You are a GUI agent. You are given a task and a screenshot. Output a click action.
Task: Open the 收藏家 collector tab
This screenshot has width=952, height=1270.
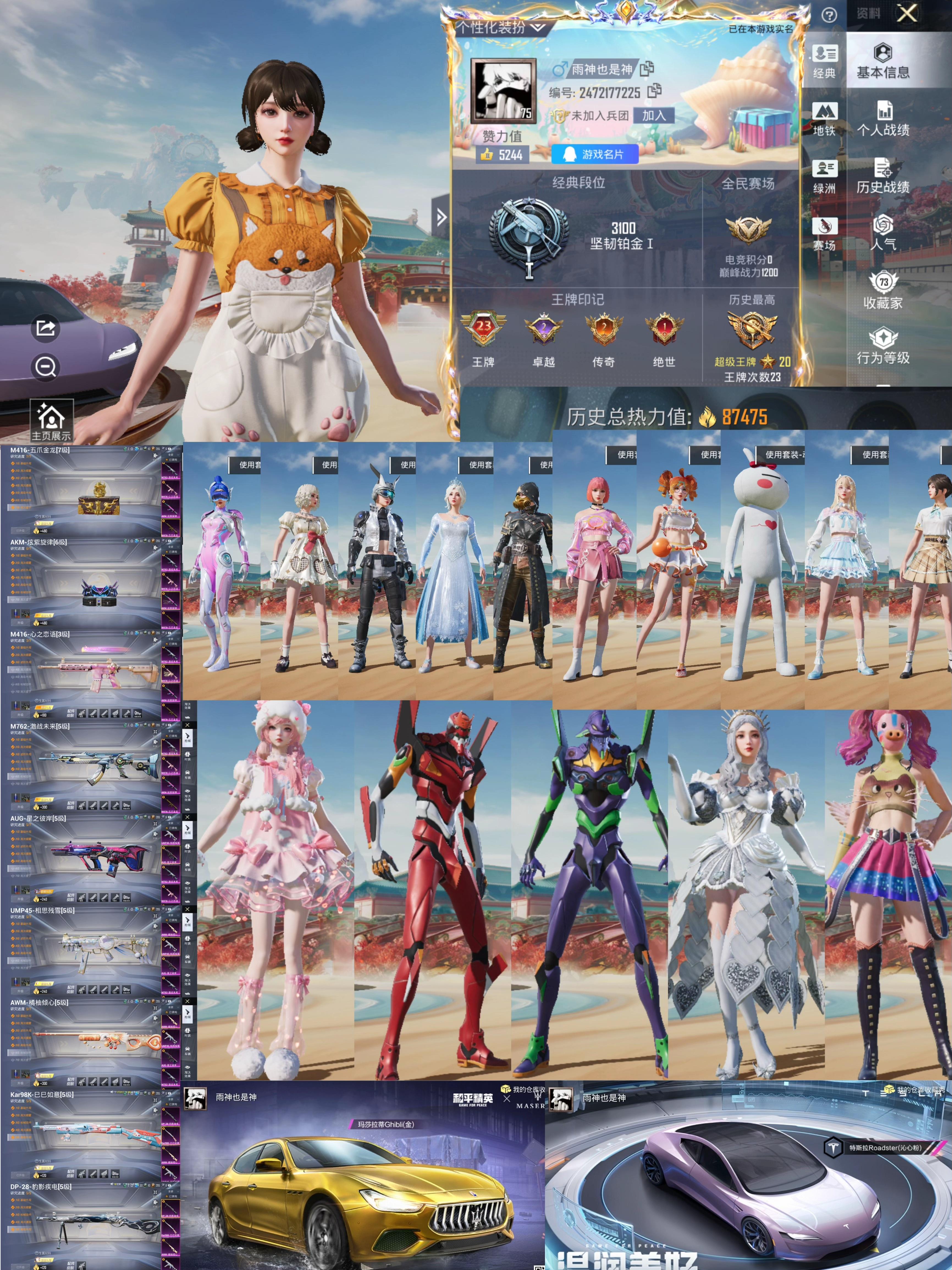(x=882, y=290)
